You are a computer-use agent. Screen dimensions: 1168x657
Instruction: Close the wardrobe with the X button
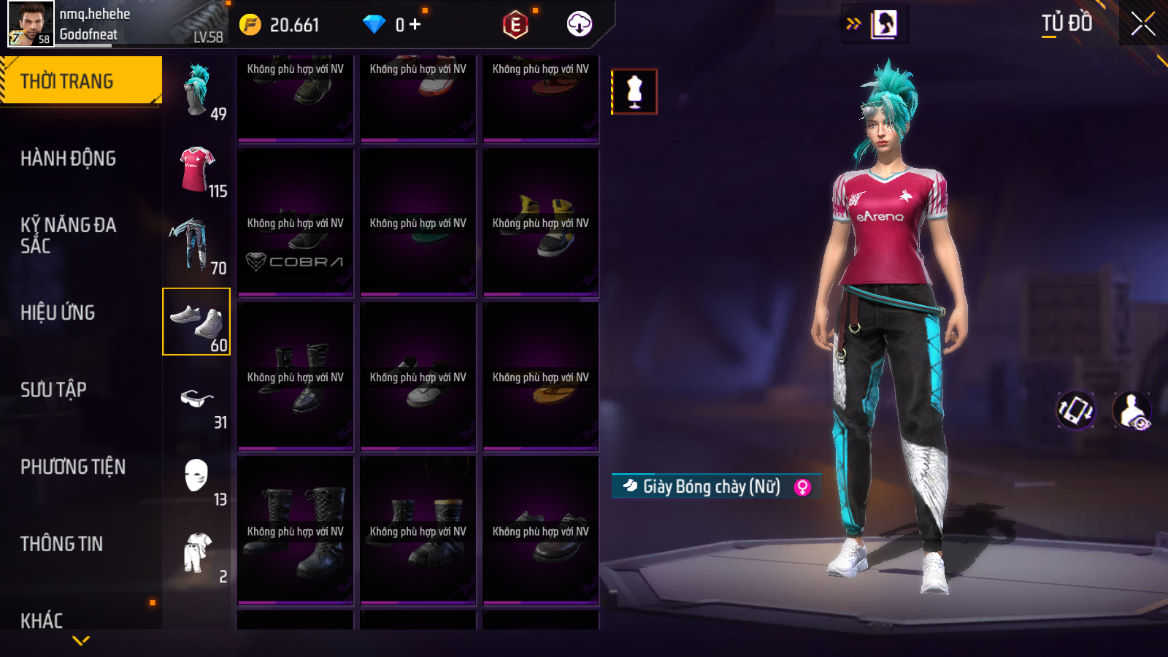point(1142,24)
